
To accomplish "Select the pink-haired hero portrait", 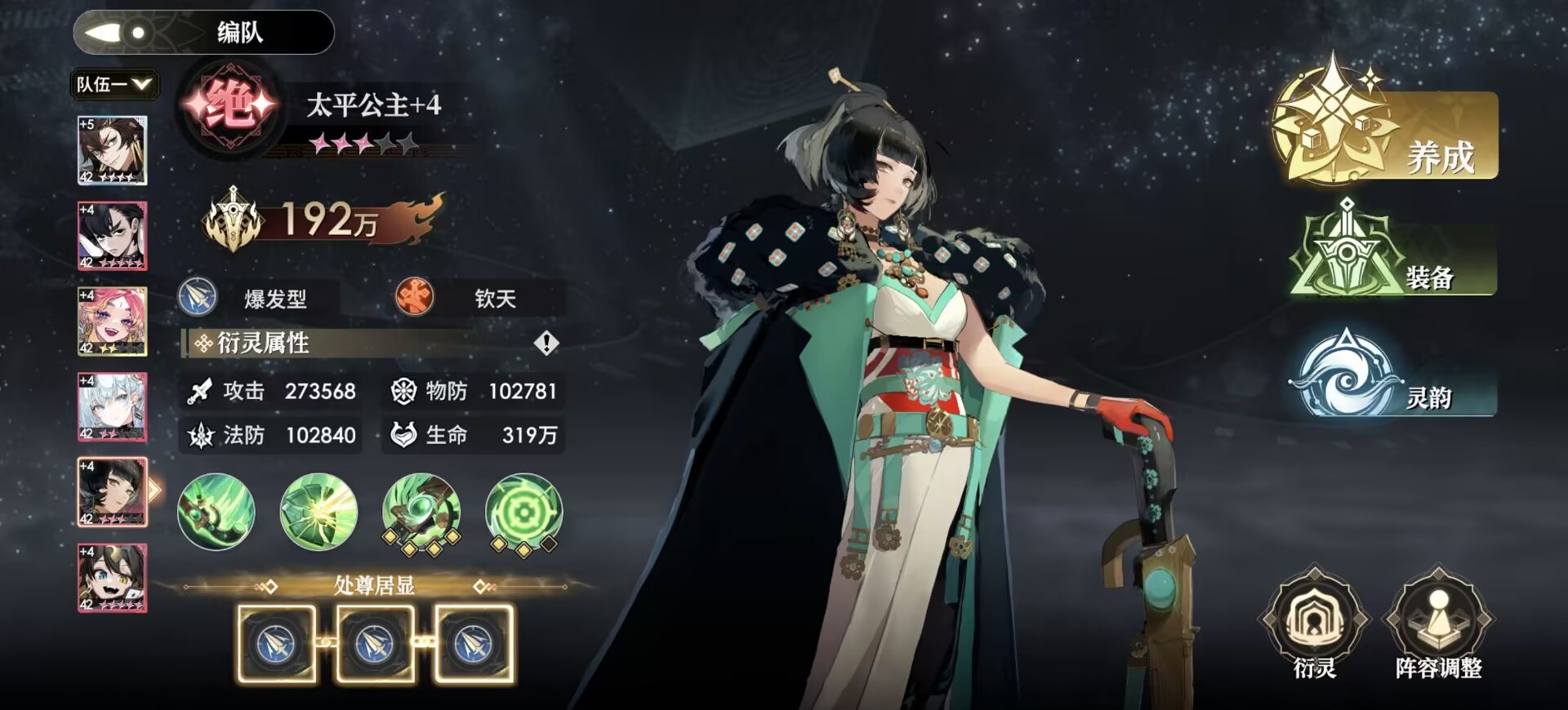I will click(x=113, y=322).
